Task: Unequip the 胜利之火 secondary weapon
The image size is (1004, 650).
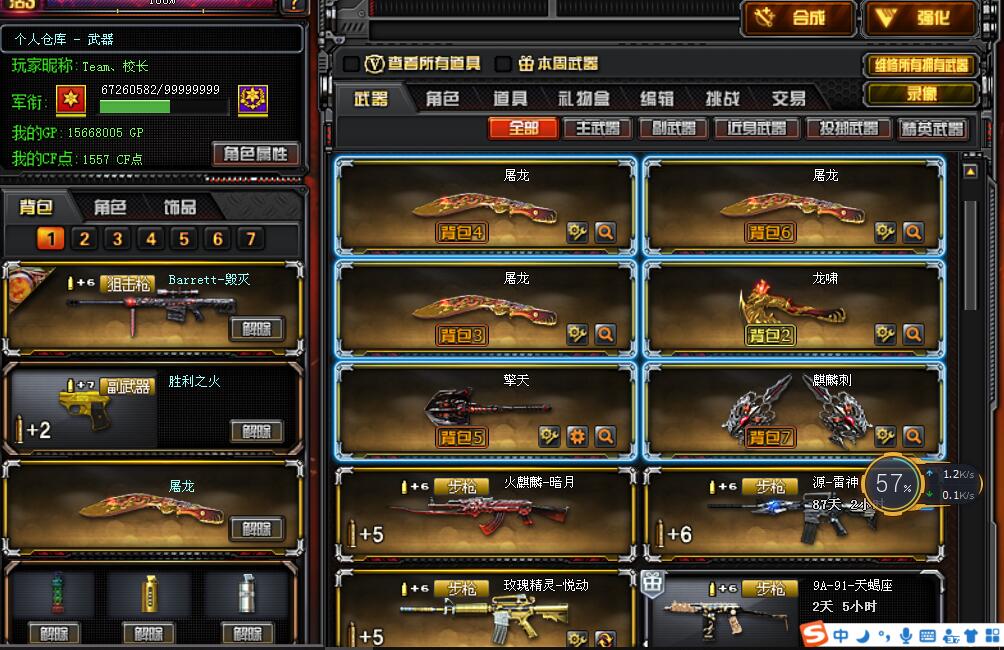Action: [x=257, y=431]
